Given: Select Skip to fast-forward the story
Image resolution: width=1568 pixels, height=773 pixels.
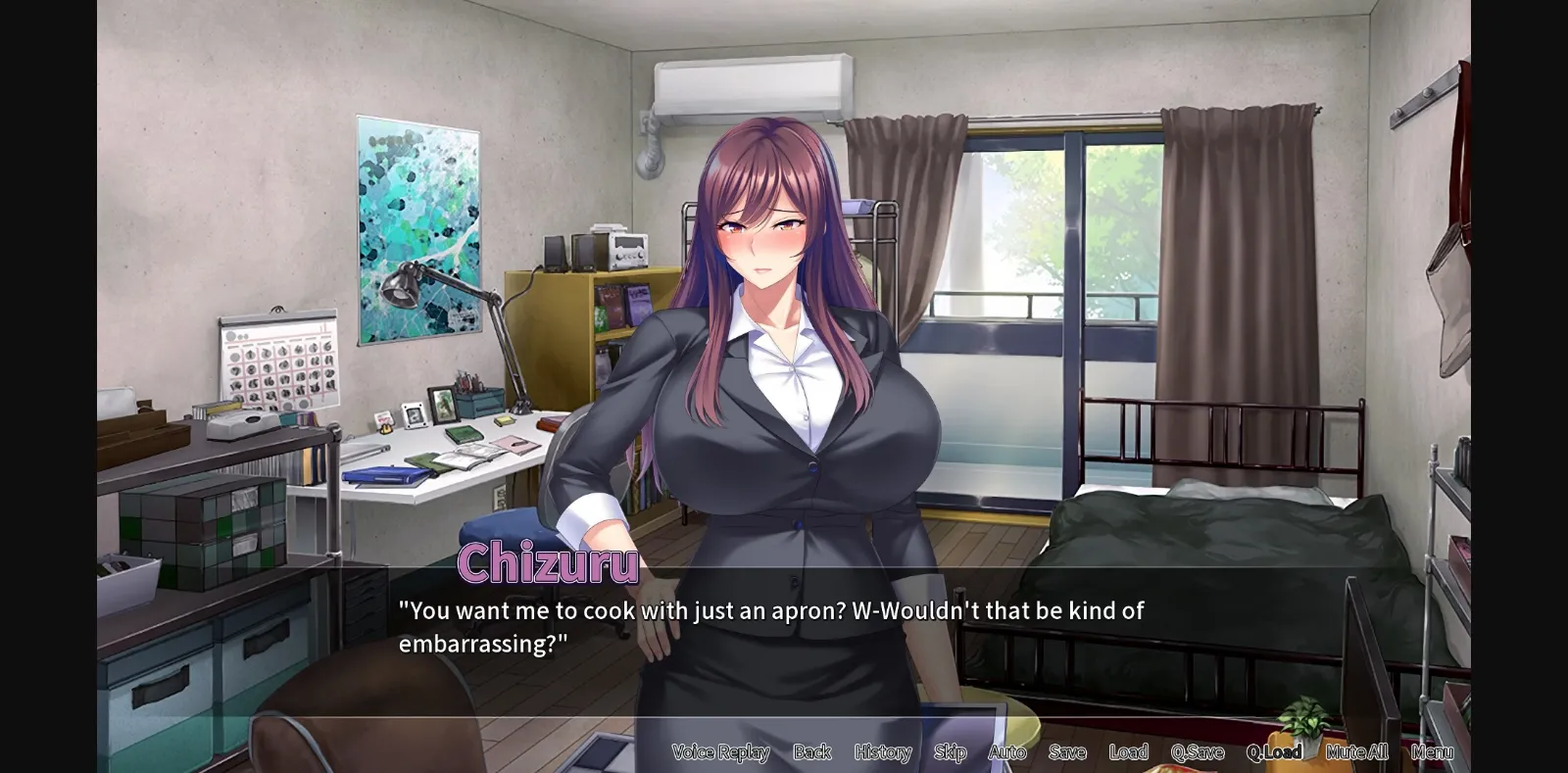Looking at the screenshot, I should point(949,751).
